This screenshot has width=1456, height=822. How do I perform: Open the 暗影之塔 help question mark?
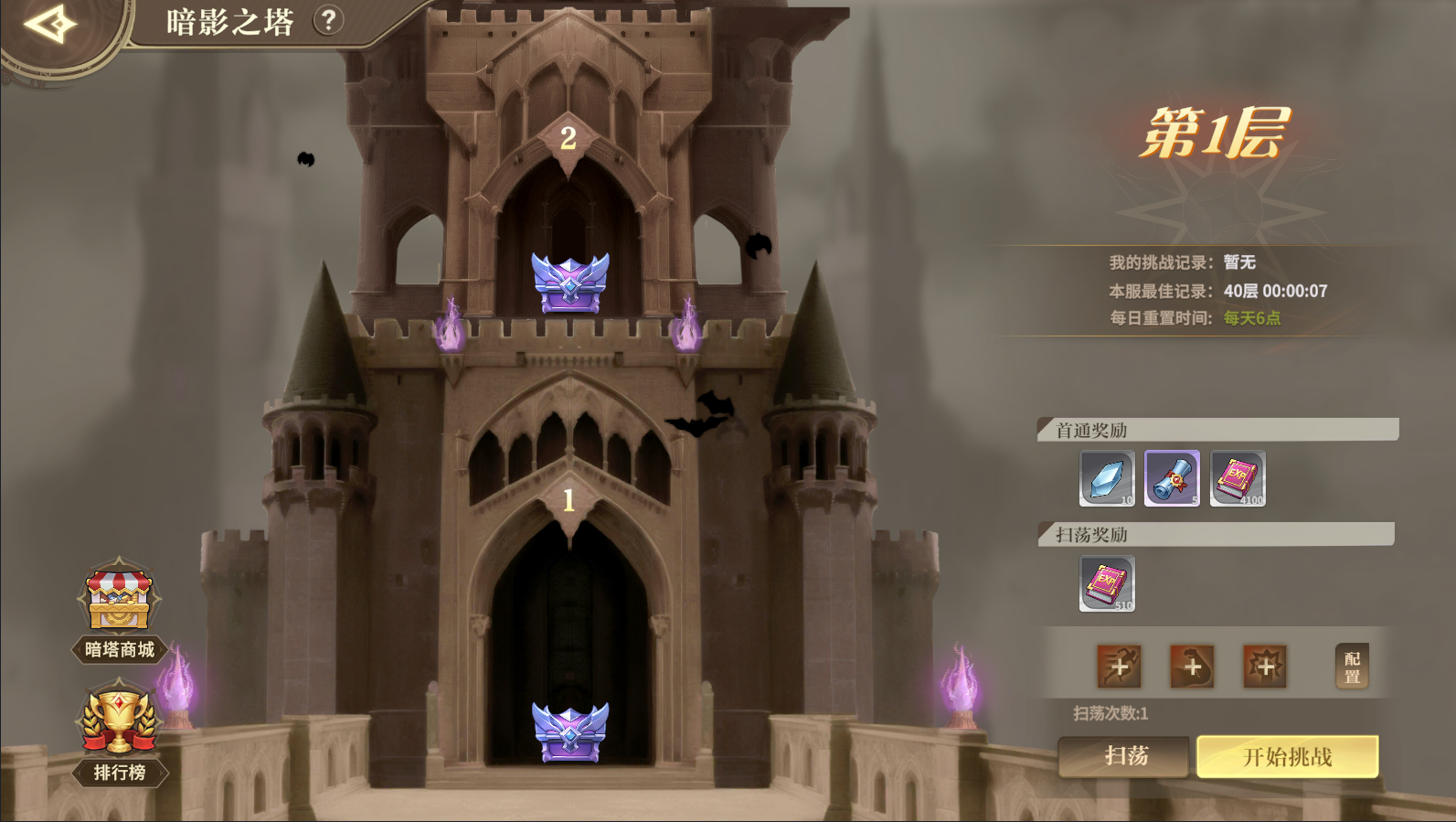pyautogui.click(x=328, y=20)
